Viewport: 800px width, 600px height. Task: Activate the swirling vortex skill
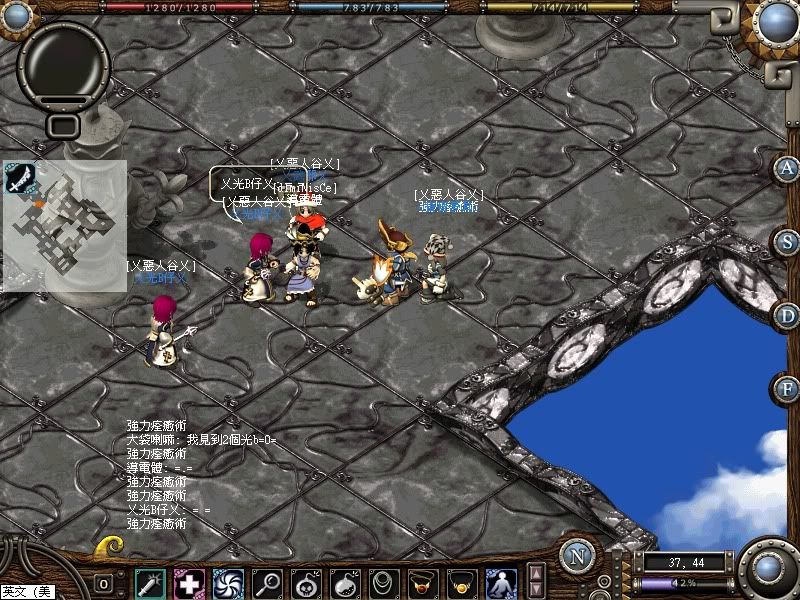(x=228, y=582)
